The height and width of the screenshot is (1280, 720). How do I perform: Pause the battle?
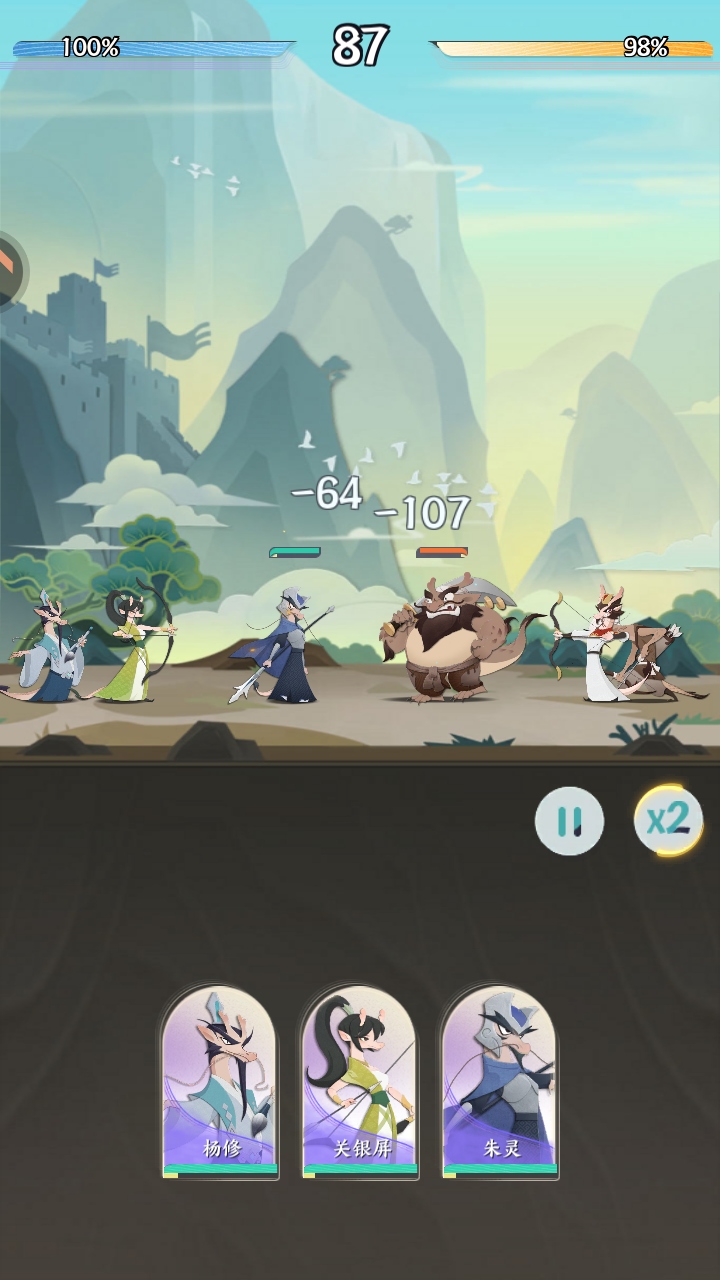[x=569, y=821]
